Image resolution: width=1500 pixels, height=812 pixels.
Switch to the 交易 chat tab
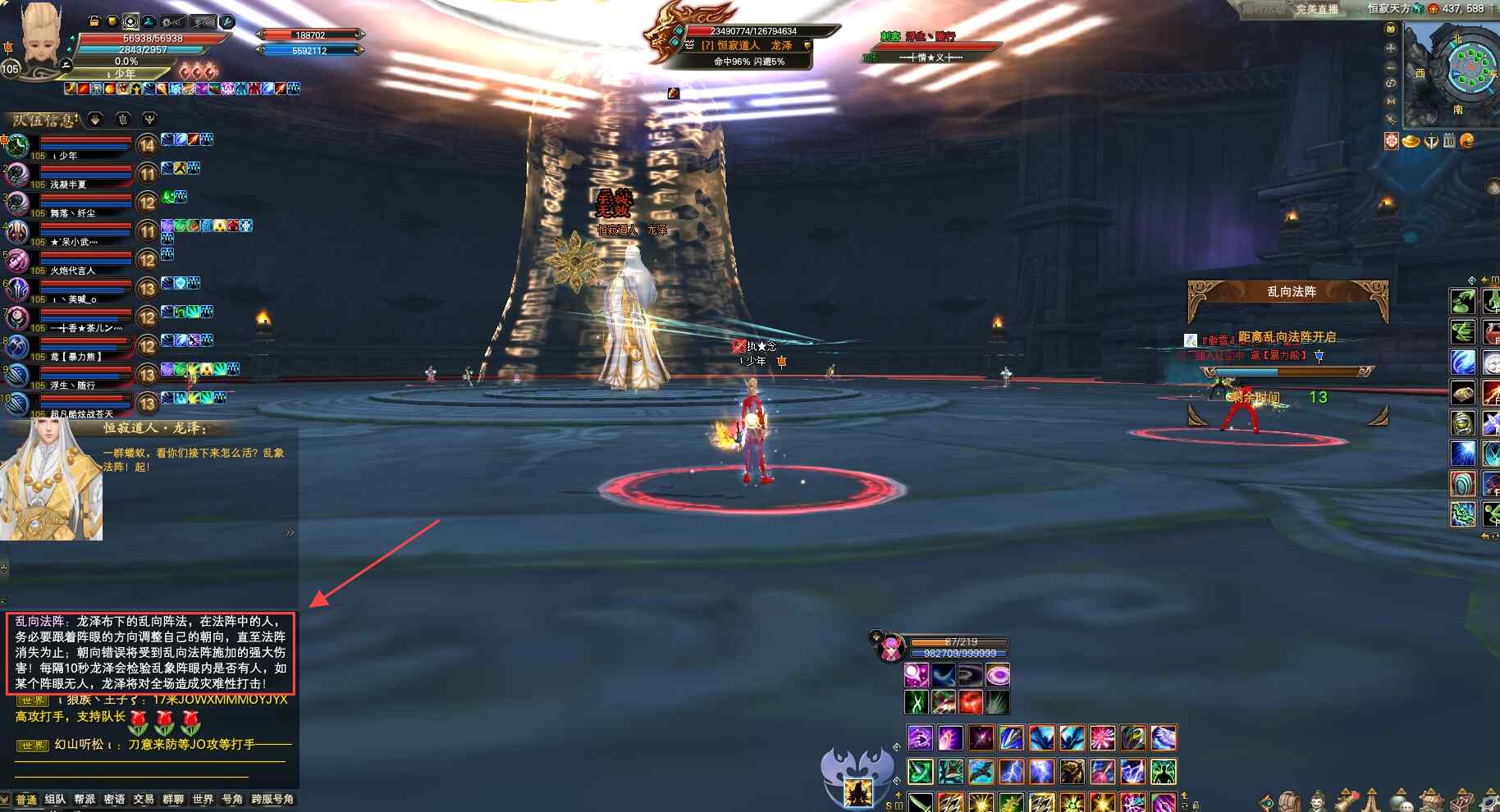(x=144, y=799)
